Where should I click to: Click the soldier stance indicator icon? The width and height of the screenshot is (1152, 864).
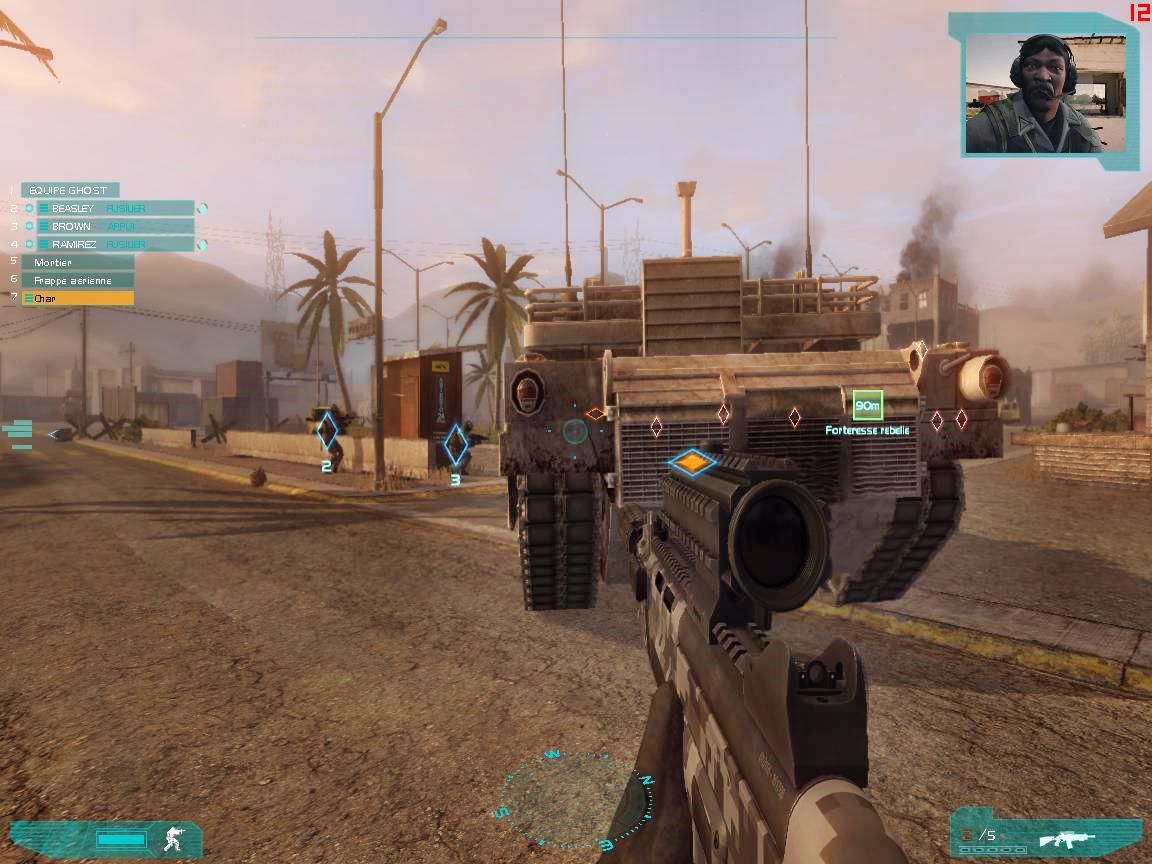174,838
